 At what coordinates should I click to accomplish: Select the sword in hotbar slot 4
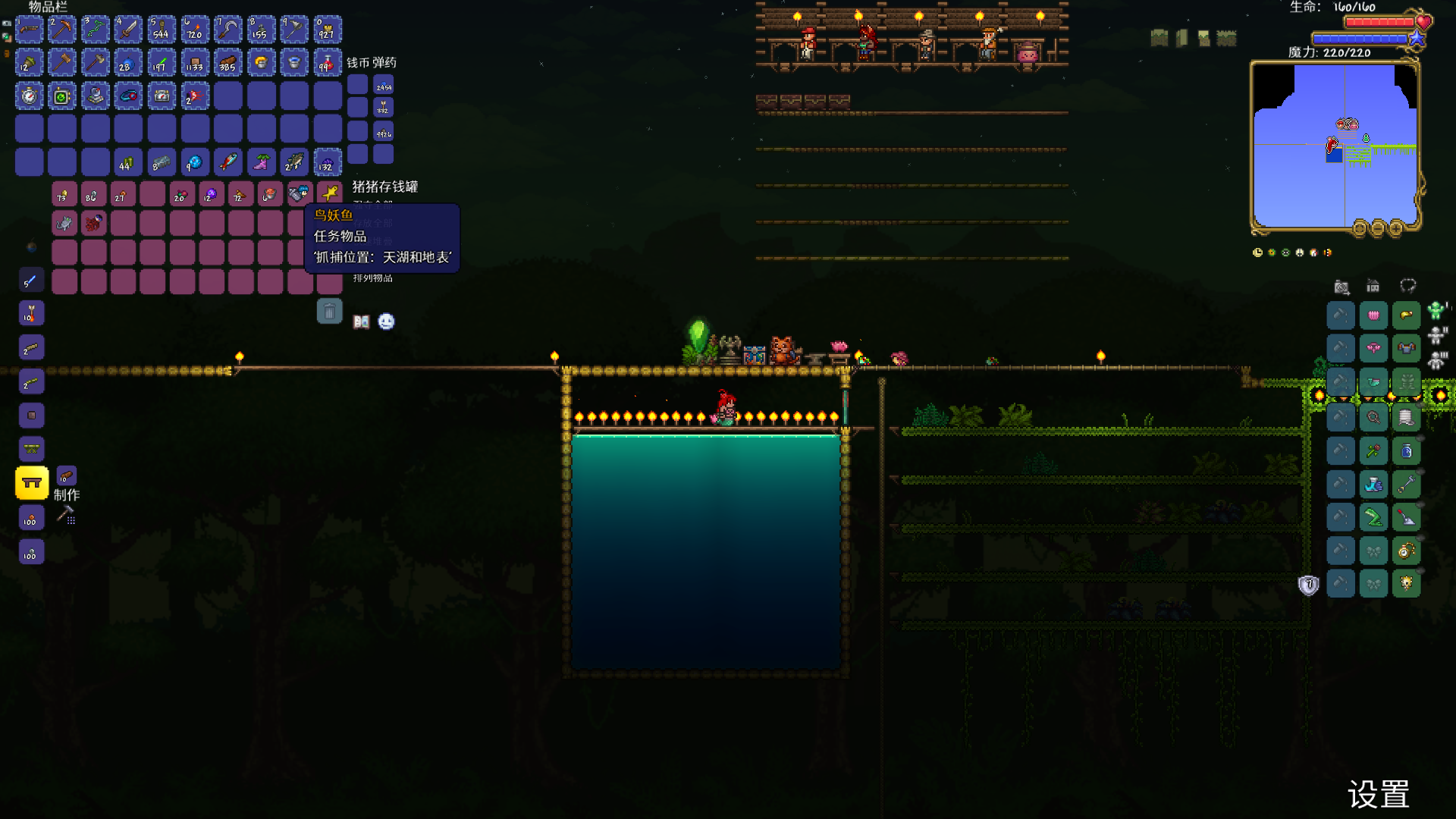[x=128, y=30]
